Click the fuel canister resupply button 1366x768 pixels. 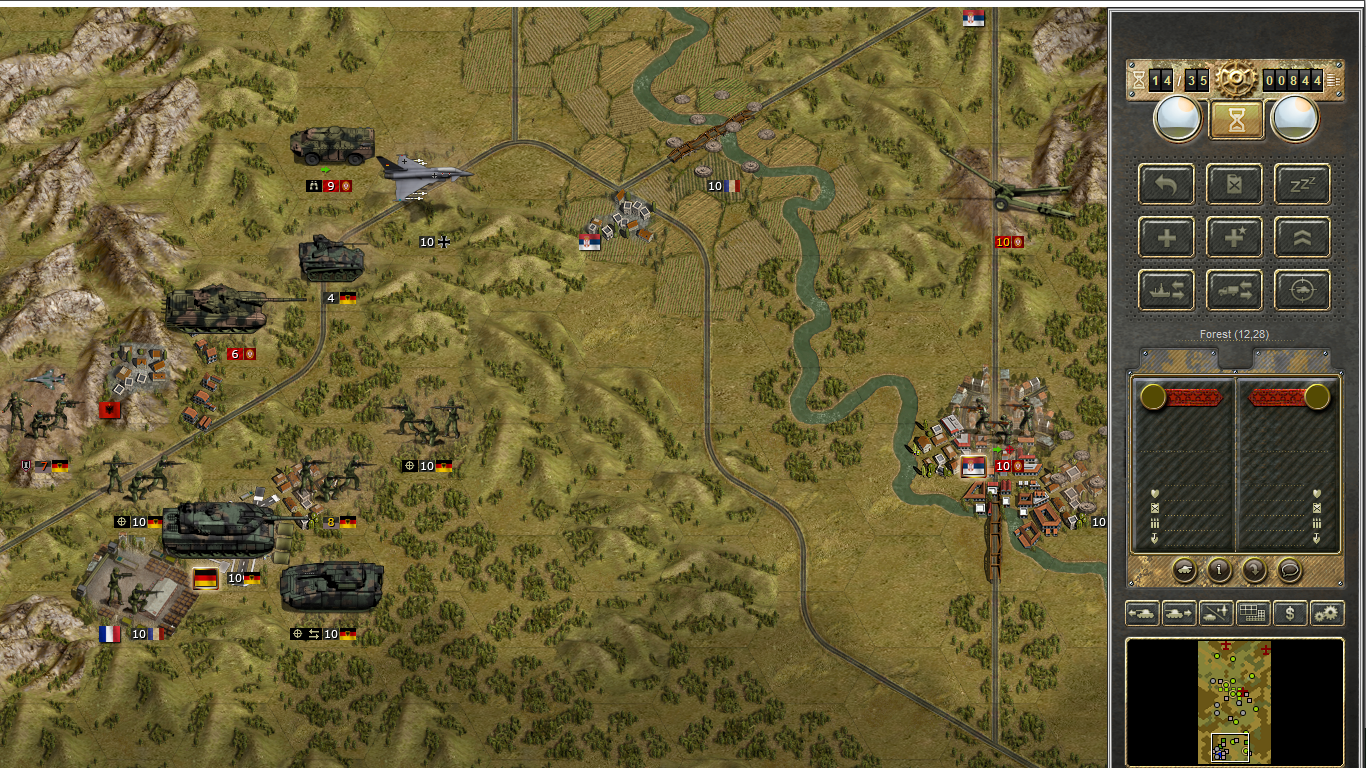pyautogui.click(x=1234, y=184)
